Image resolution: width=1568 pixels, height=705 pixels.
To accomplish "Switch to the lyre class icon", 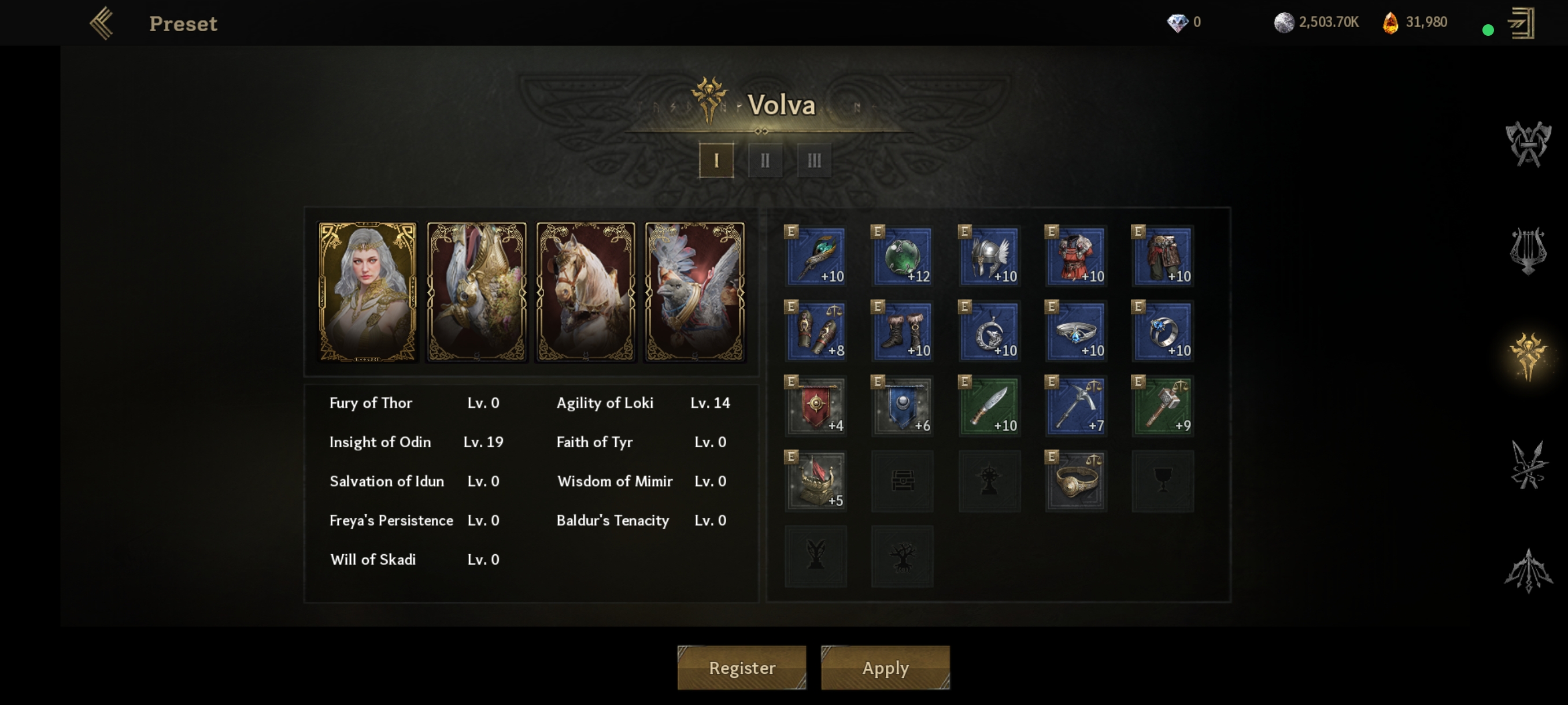I will point(1528,250).
